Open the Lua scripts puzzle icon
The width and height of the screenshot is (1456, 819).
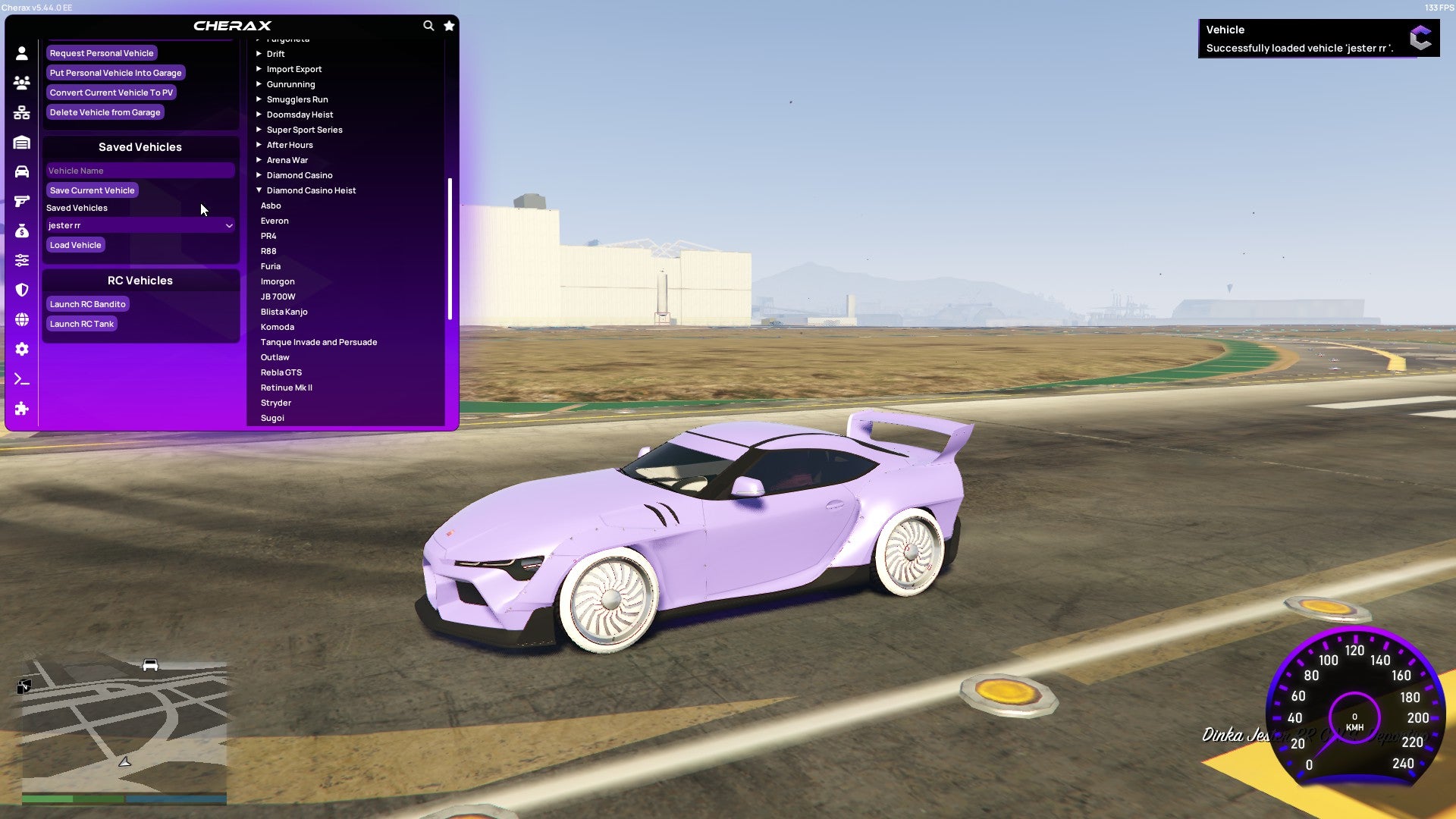(22, 409)
